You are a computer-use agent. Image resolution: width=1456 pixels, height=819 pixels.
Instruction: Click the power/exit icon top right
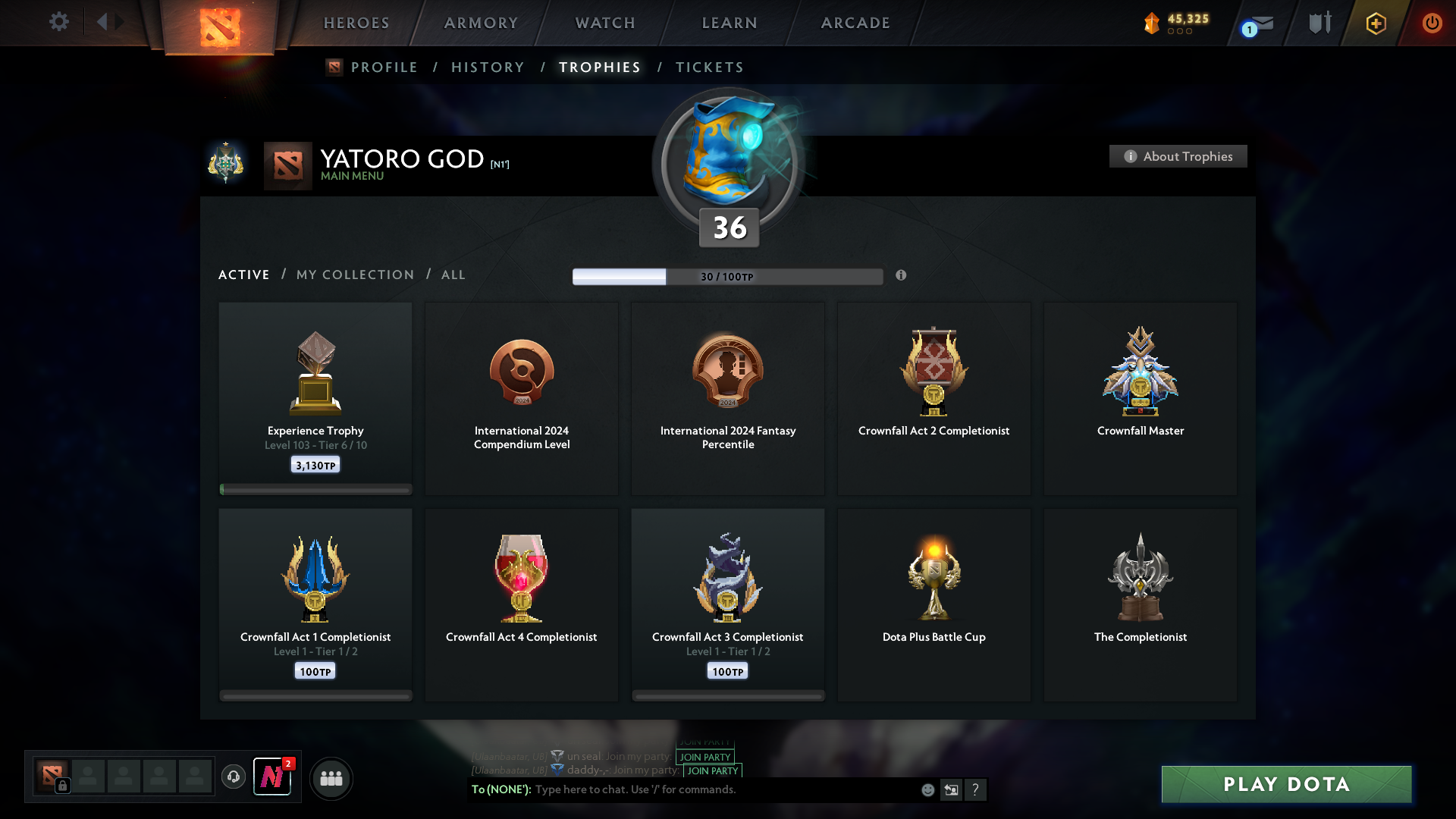1432,23
